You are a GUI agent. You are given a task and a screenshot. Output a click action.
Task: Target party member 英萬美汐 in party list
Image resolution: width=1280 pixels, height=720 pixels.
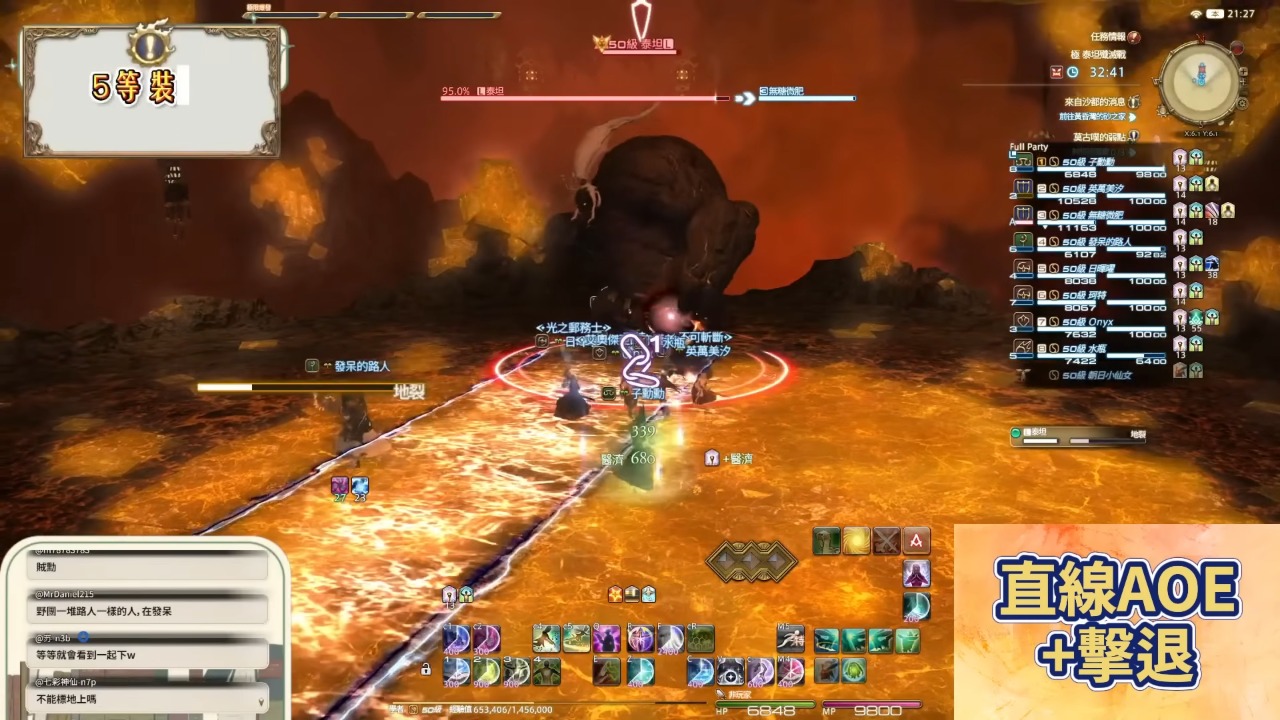coord(1090,188)
